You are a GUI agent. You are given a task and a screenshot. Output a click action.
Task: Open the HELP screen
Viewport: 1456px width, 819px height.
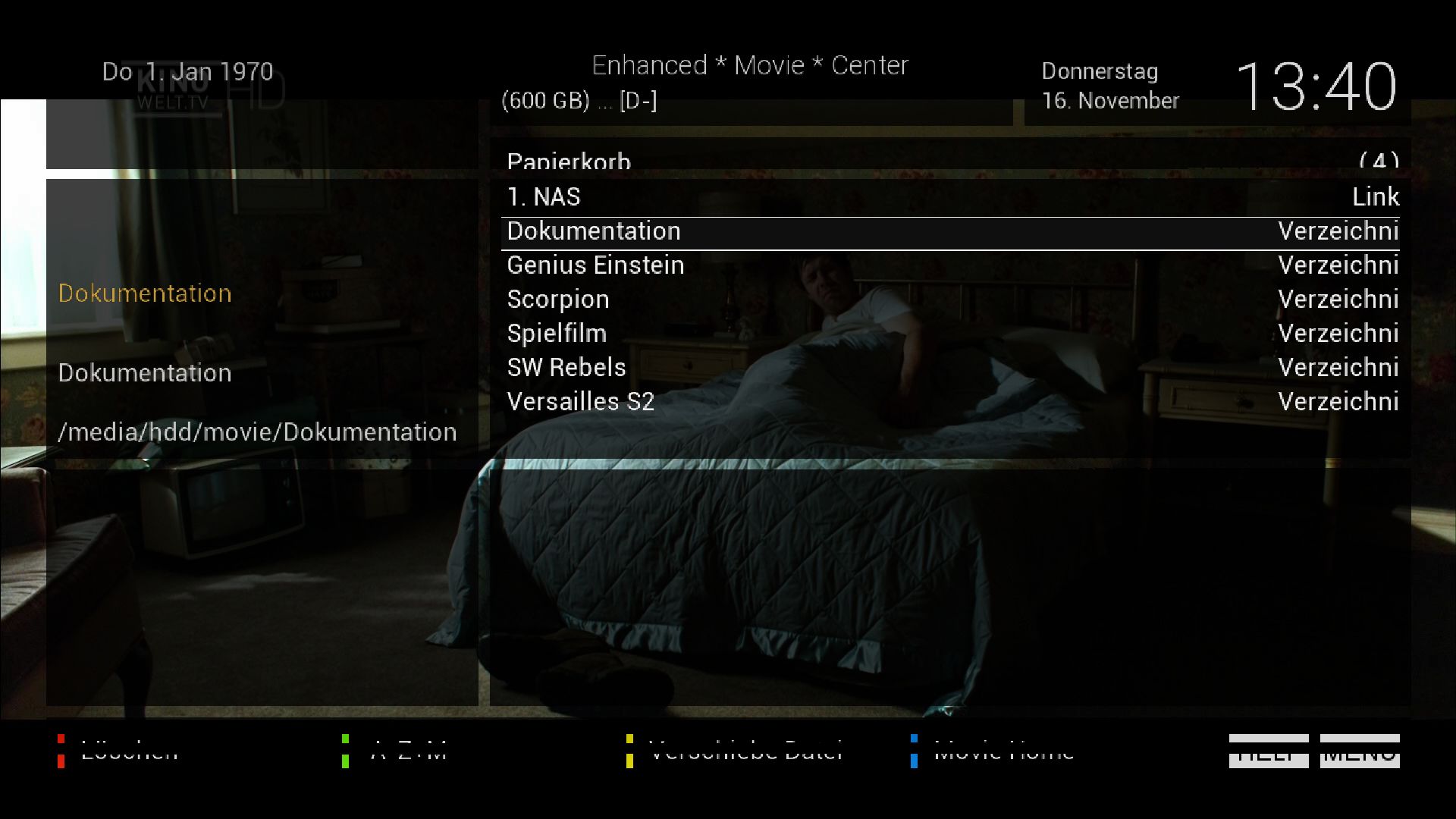pyautogui.click(x=1269, y=751)
